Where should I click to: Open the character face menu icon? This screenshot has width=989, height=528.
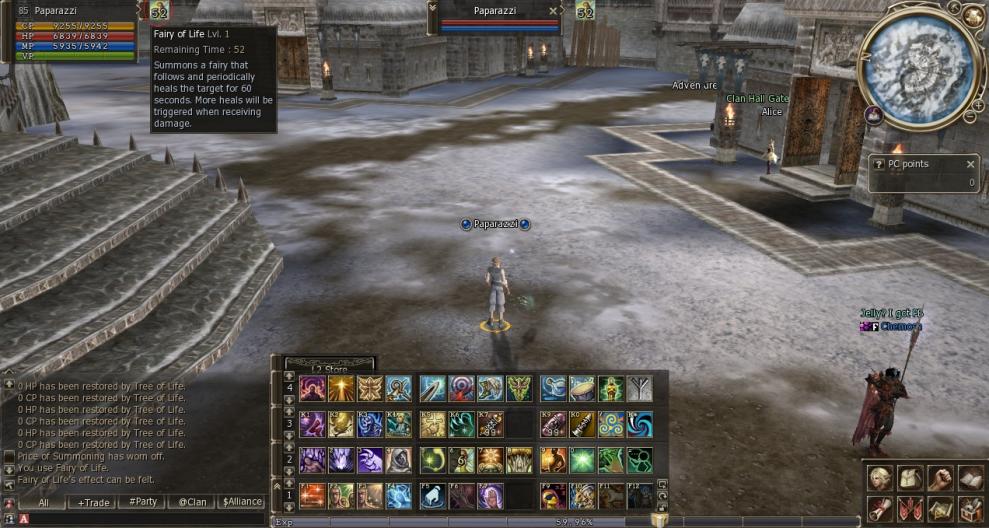point(879,478)
